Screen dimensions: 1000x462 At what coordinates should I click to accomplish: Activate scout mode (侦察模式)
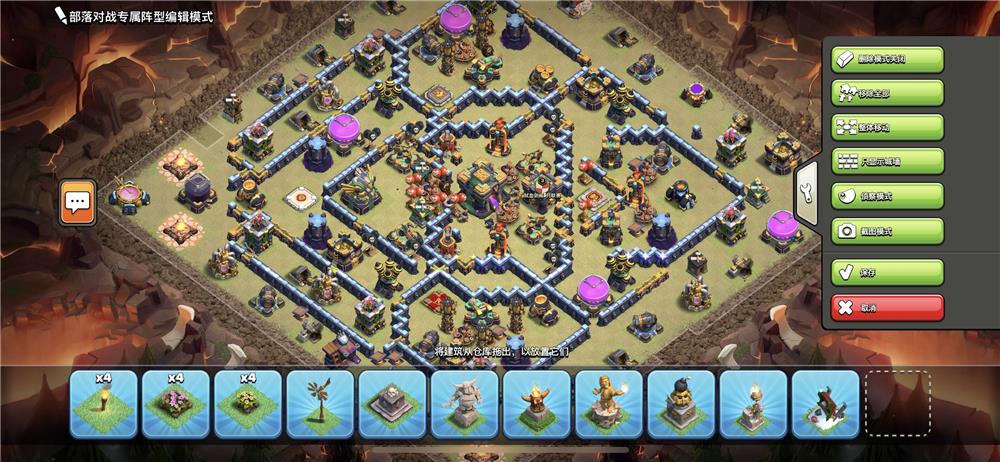887,196
